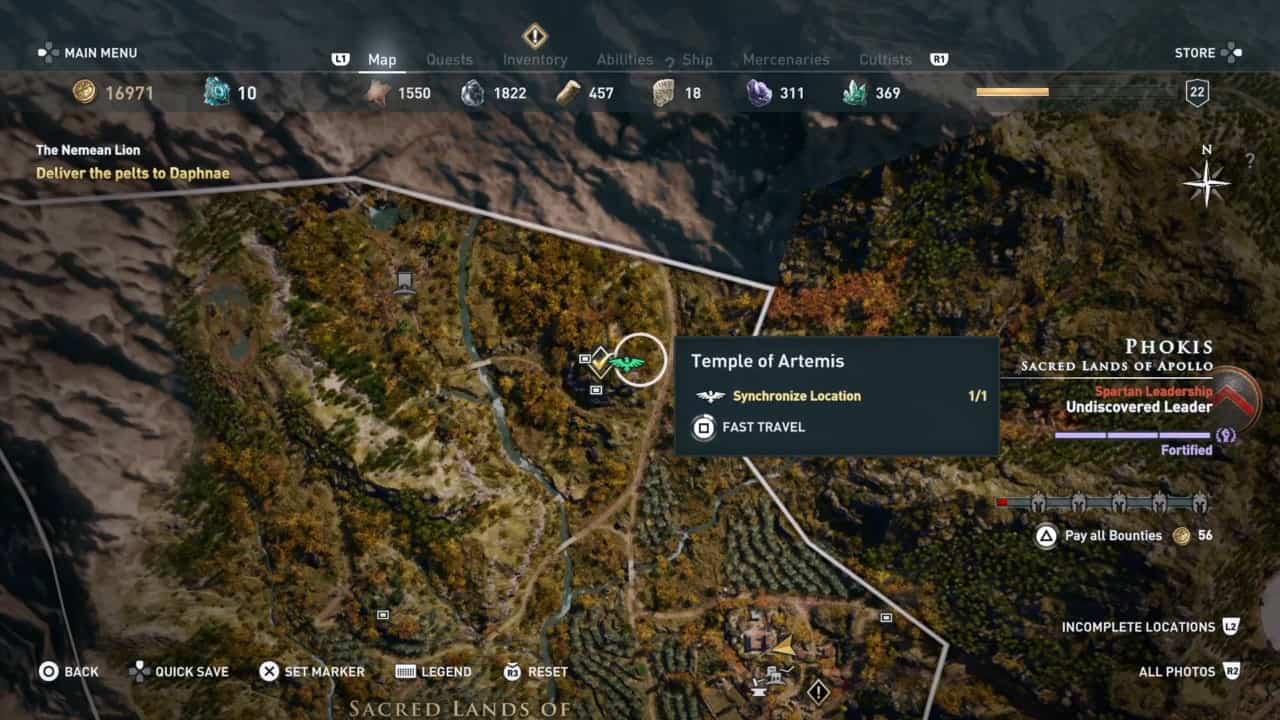
Task: Open the Store
Action: point(1207,52)
